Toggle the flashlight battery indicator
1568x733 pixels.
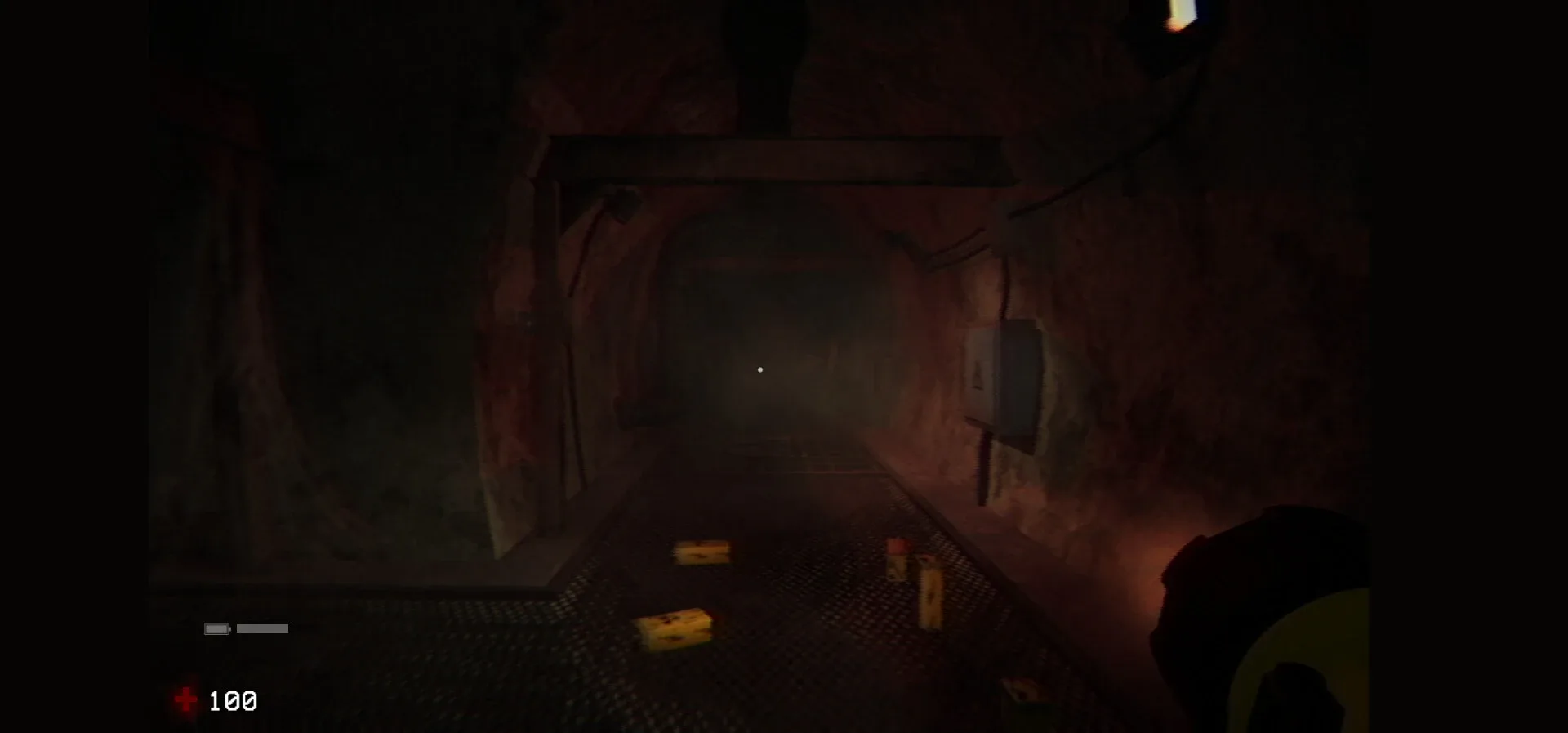coord(216,629)
